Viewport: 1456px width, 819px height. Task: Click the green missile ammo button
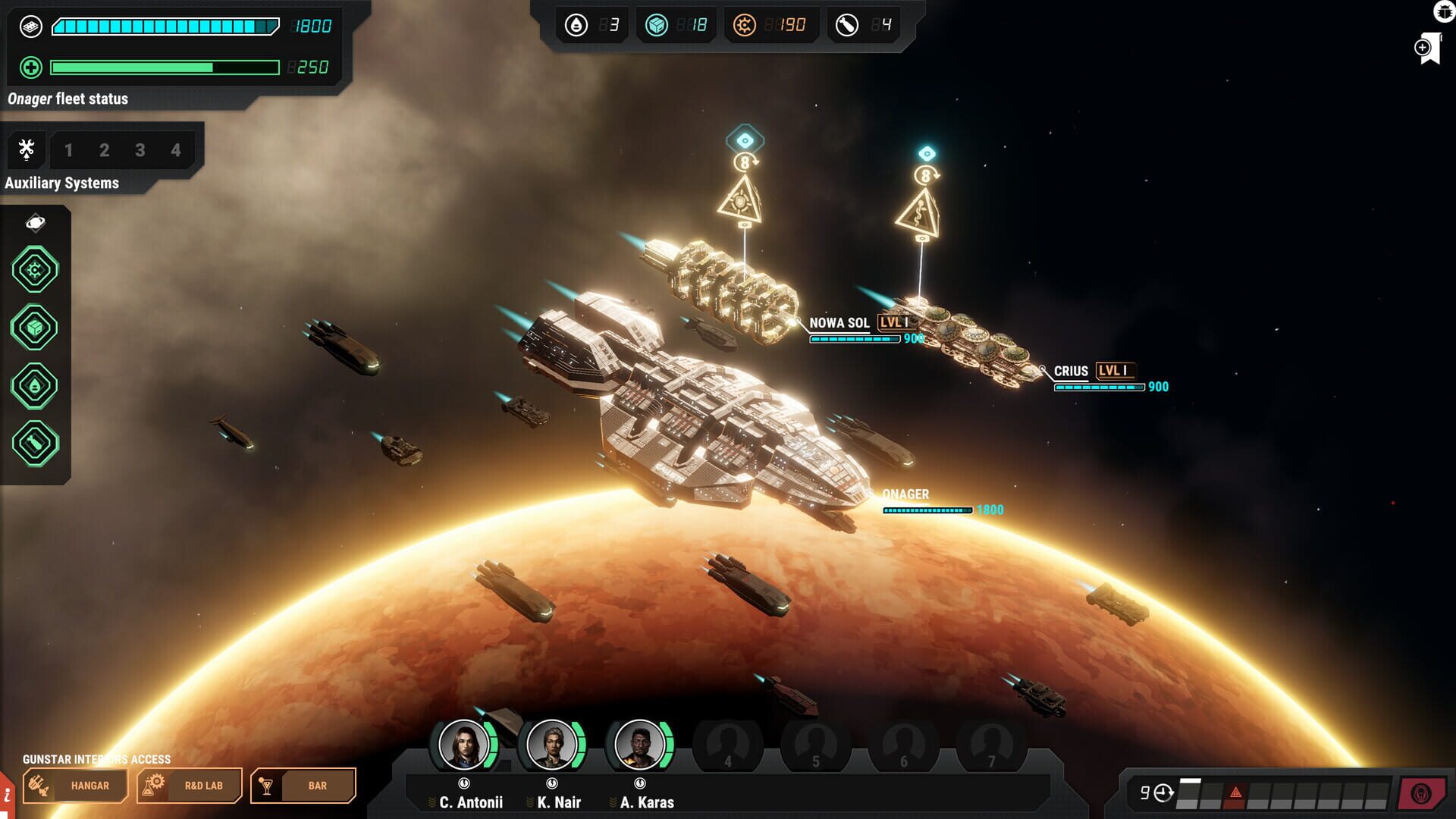pyautogui.click(x=35, y=444)
